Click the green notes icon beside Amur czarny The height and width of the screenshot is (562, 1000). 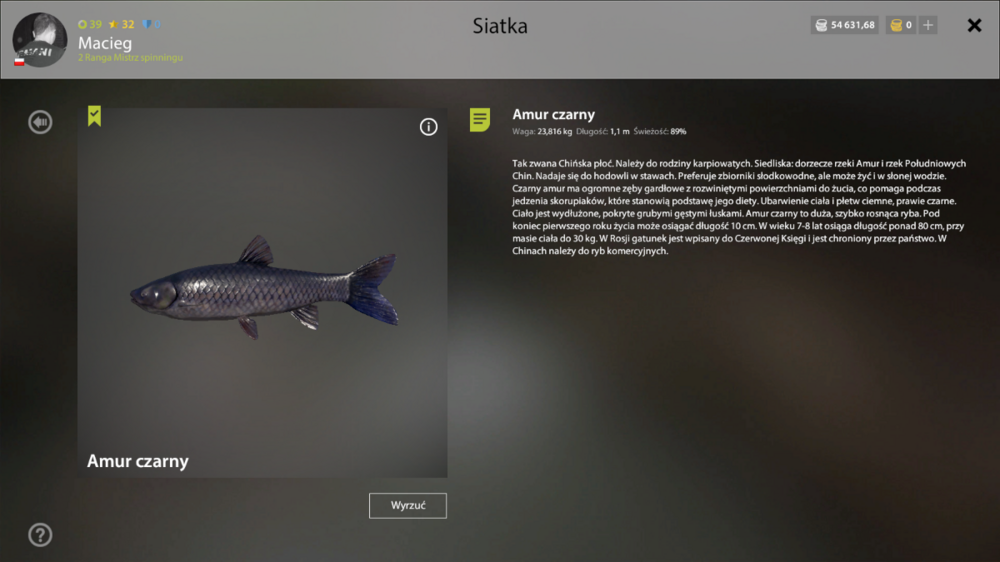pos(480,121)
